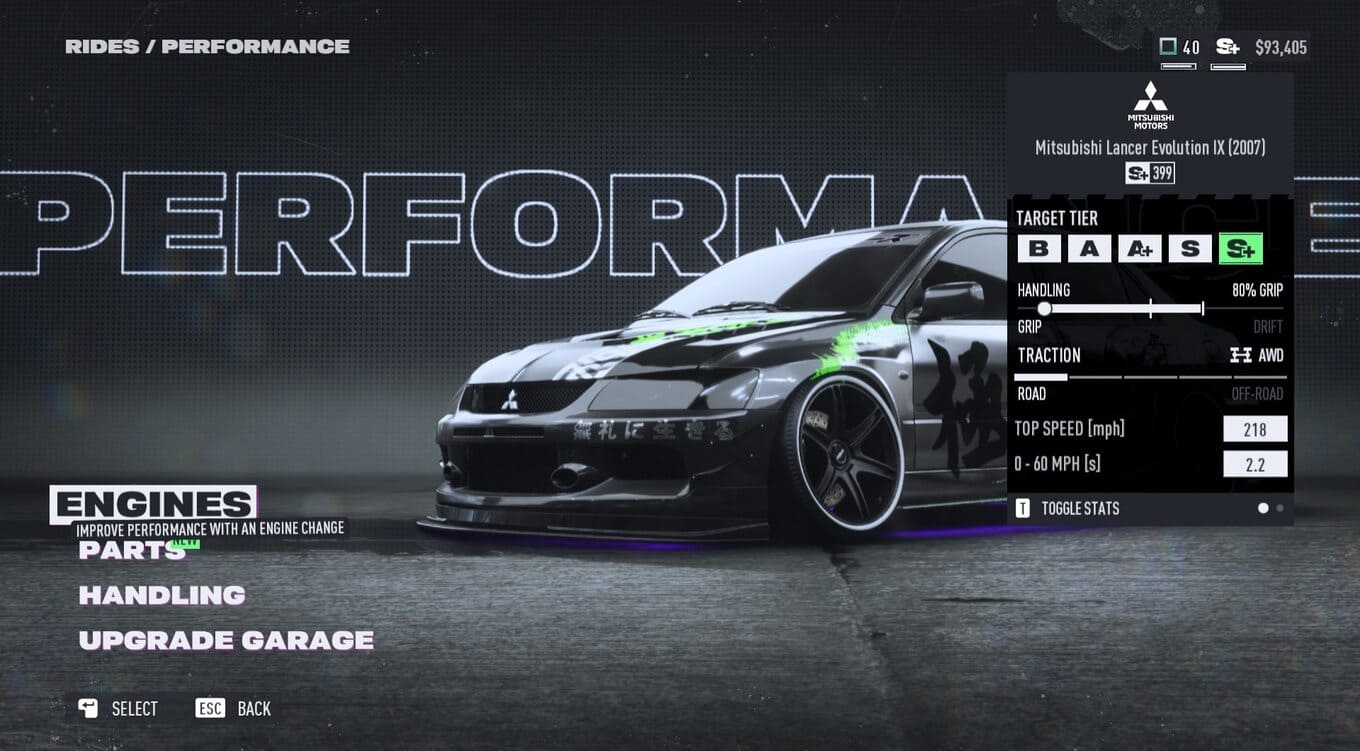
Task: Set target tier to B
Action: 1038,249
